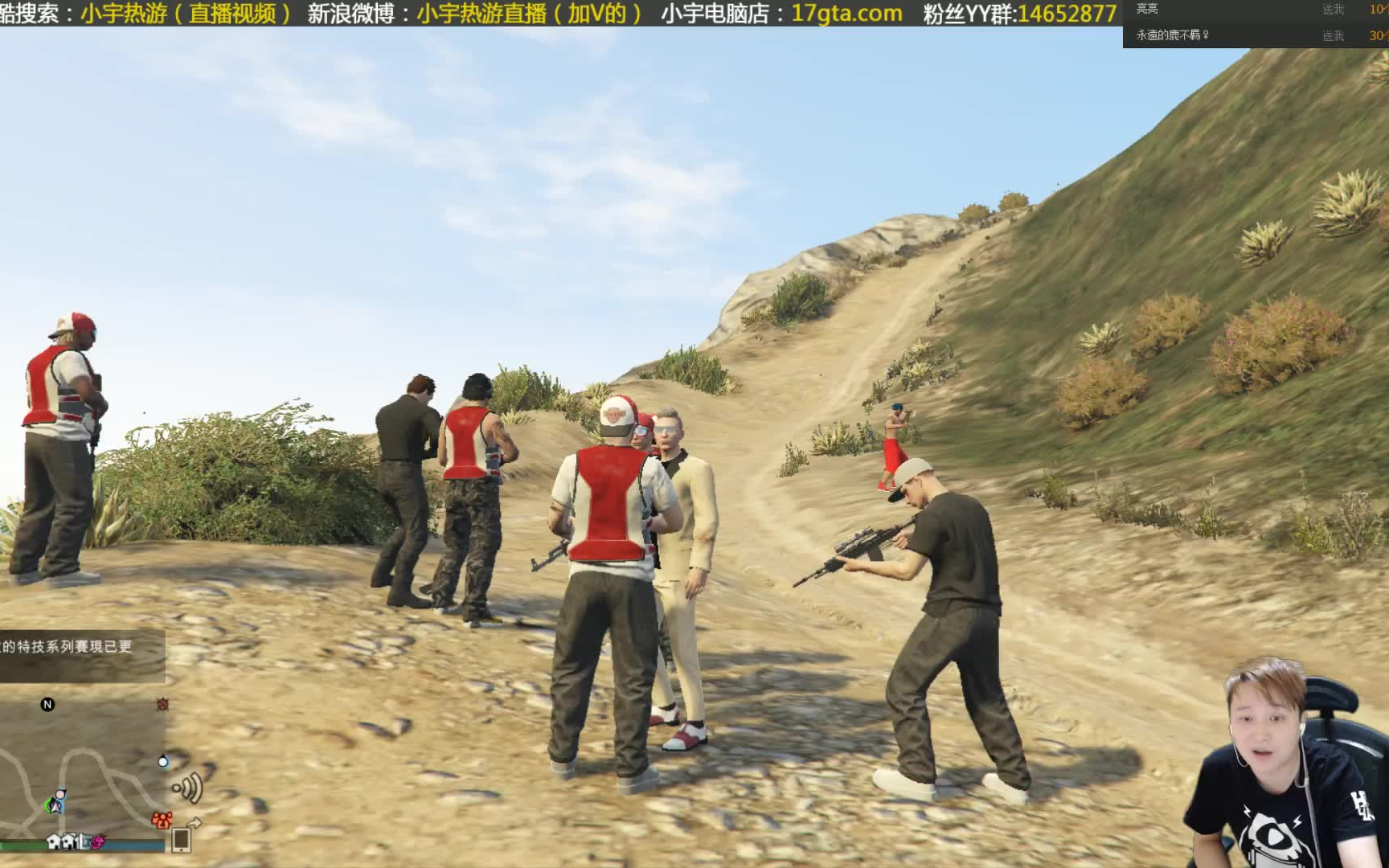Select the orange crew members icon on minimap

point(162,819)
